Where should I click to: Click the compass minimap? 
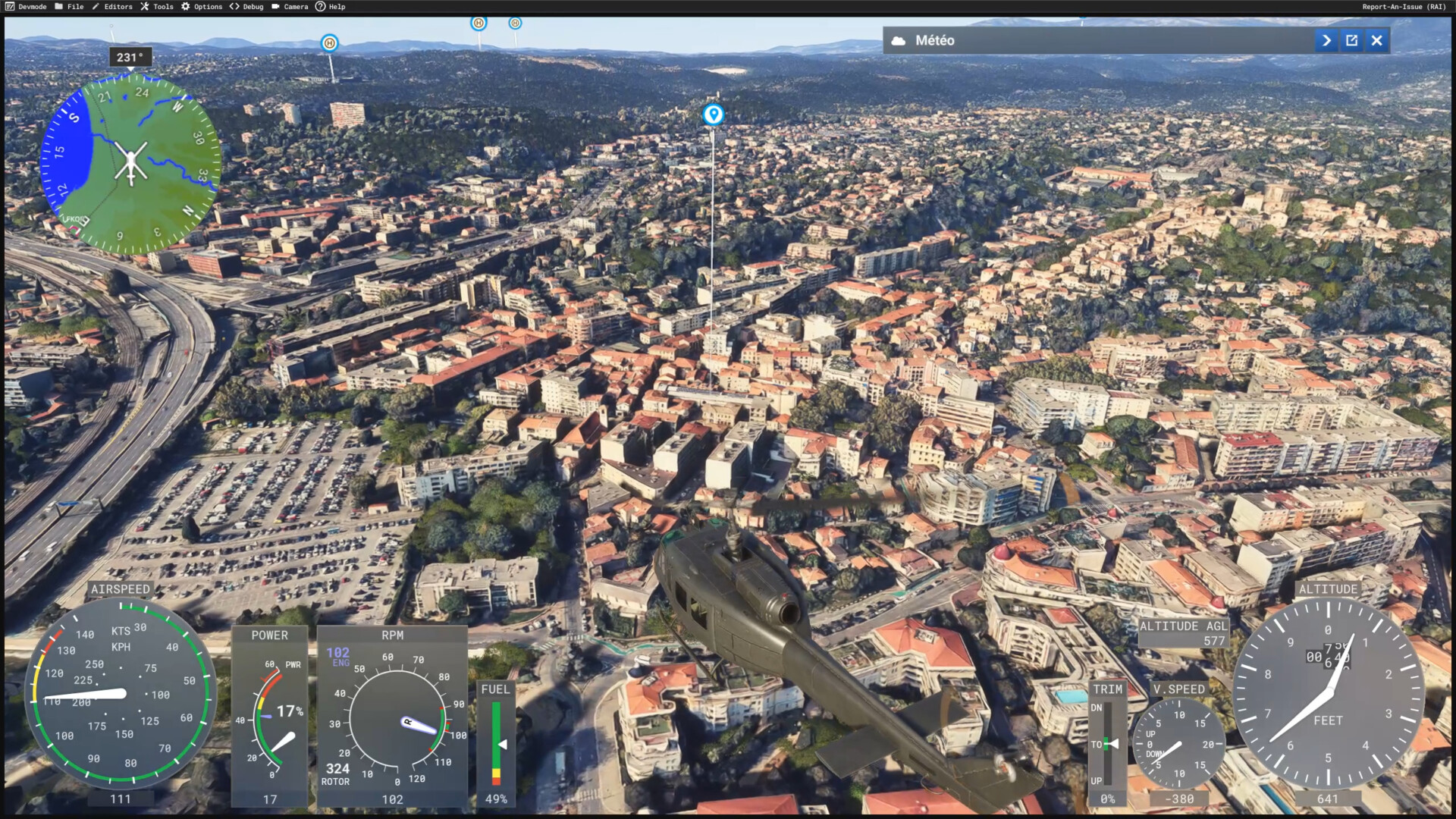(130, 163)
